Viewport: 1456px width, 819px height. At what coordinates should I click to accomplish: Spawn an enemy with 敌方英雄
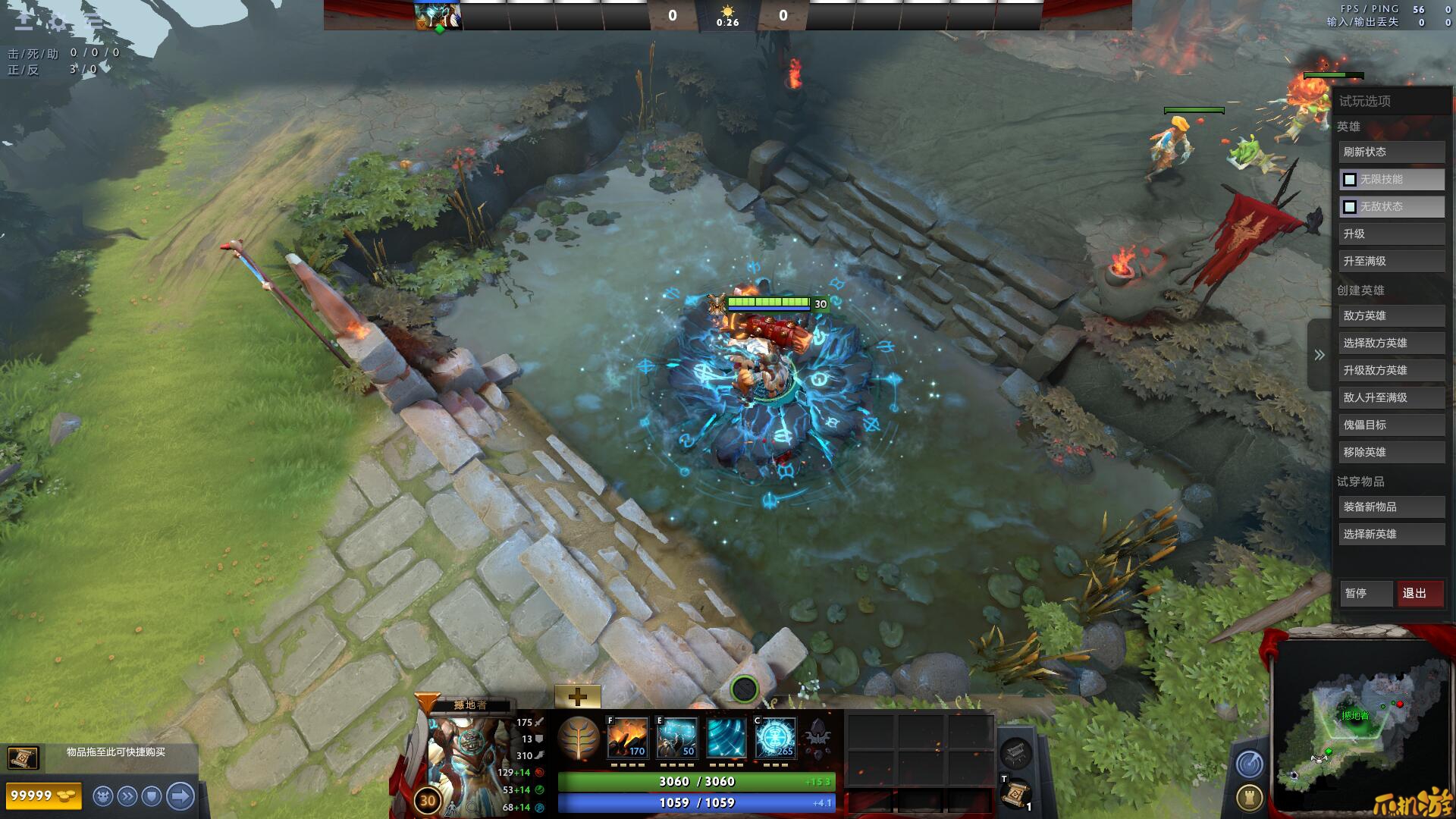point(1391,315)
